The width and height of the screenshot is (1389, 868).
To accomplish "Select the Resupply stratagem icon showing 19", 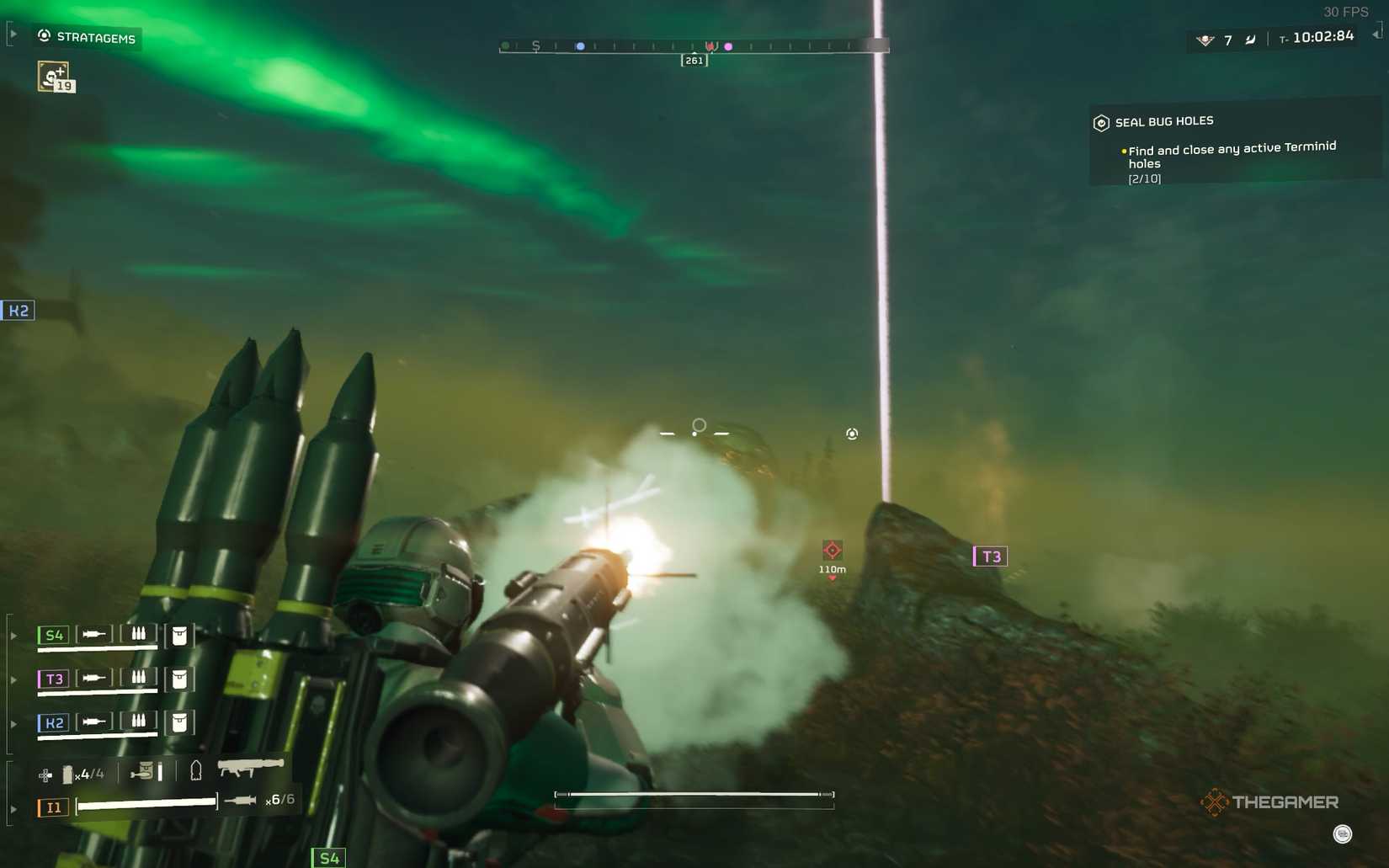I will click(54, 77).
